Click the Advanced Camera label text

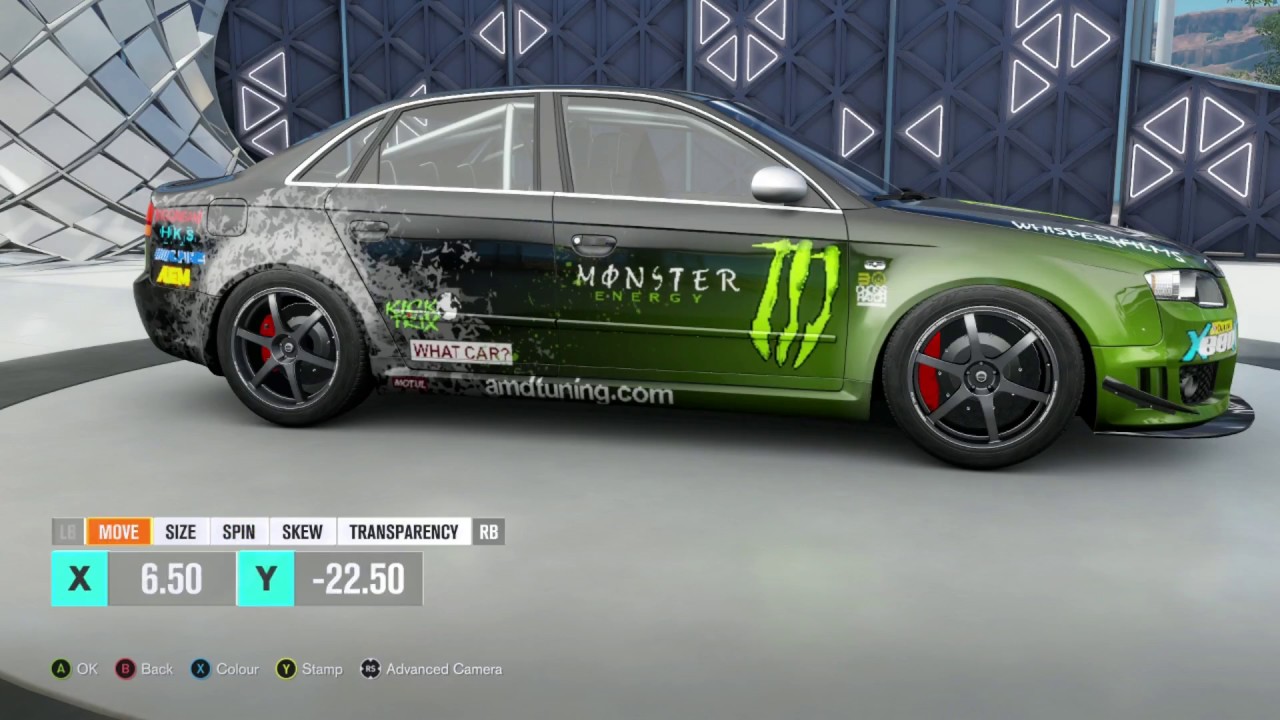[444, 669]
